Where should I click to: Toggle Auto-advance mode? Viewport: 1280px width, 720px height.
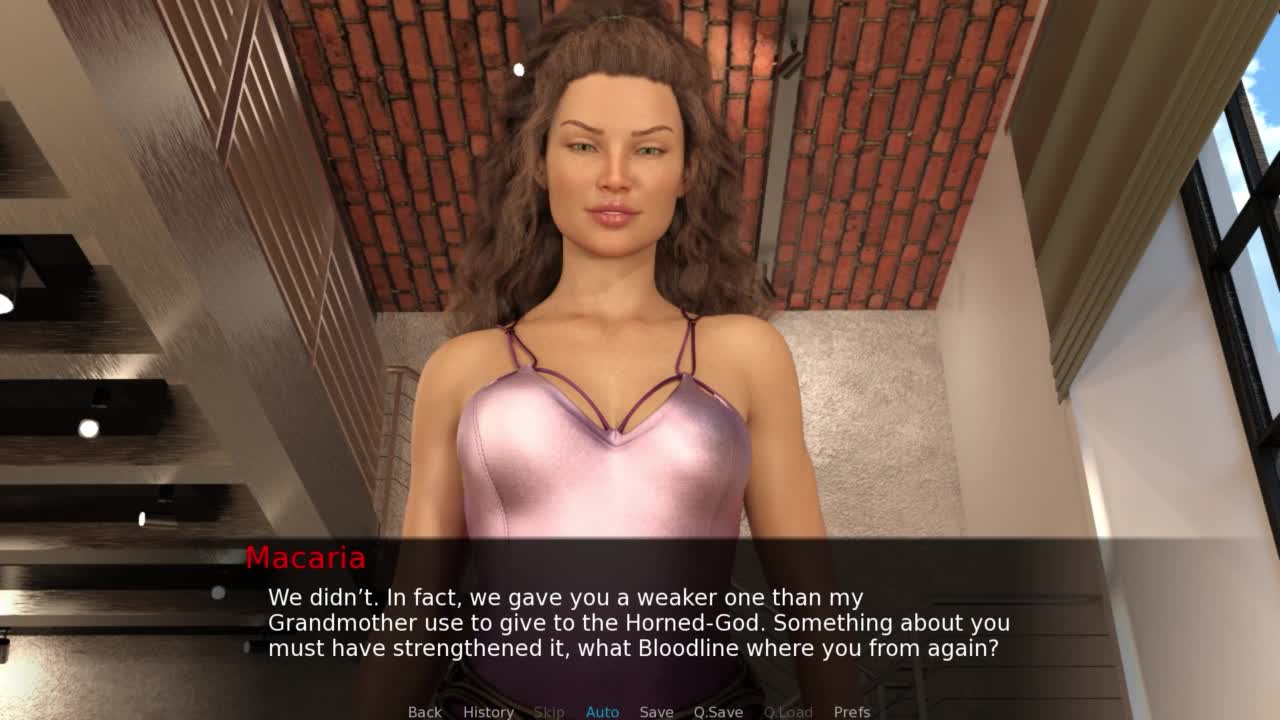tap(602, 712)
